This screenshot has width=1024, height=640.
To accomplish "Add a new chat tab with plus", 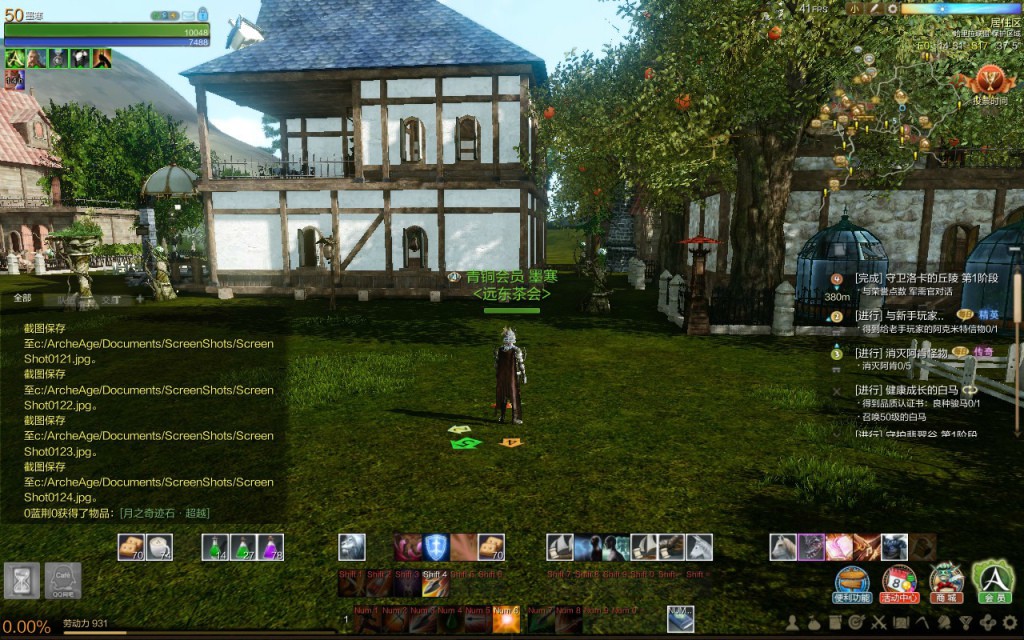I will click(140, 298).
